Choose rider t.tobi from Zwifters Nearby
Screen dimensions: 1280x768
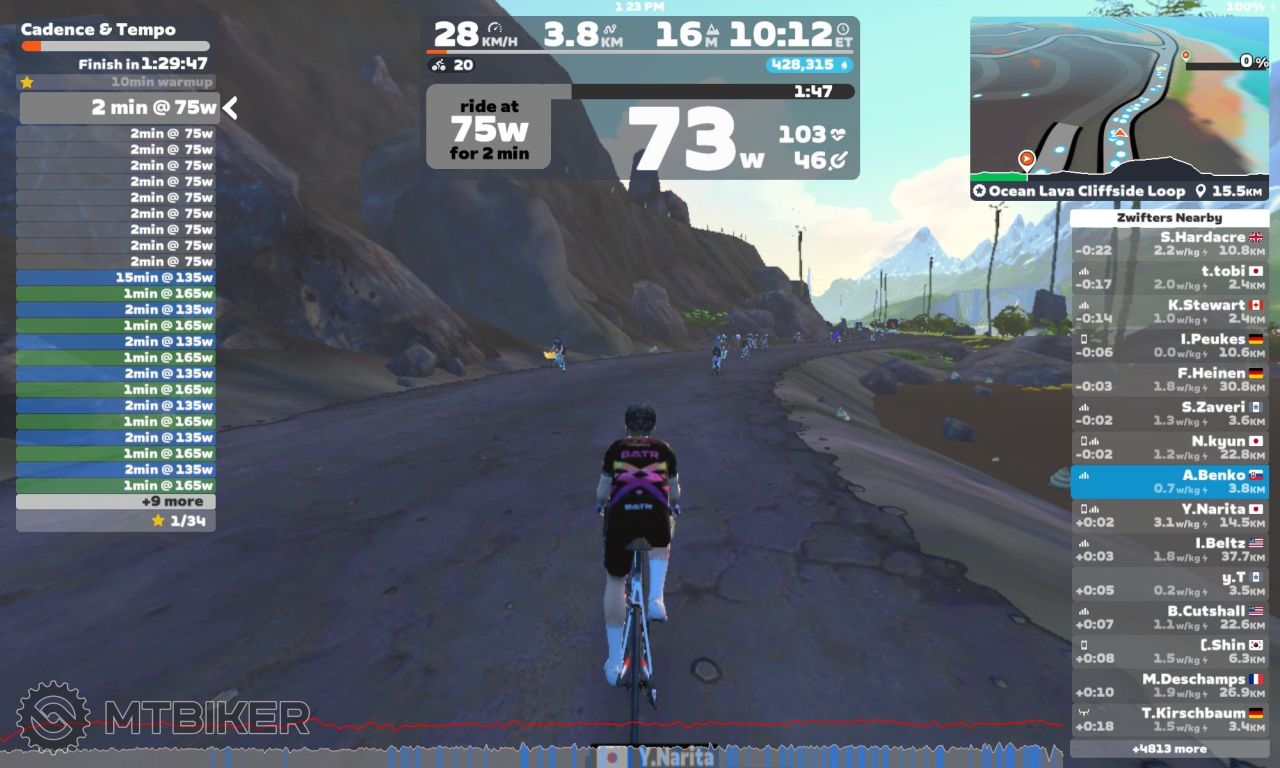[x=1169, y=278]
